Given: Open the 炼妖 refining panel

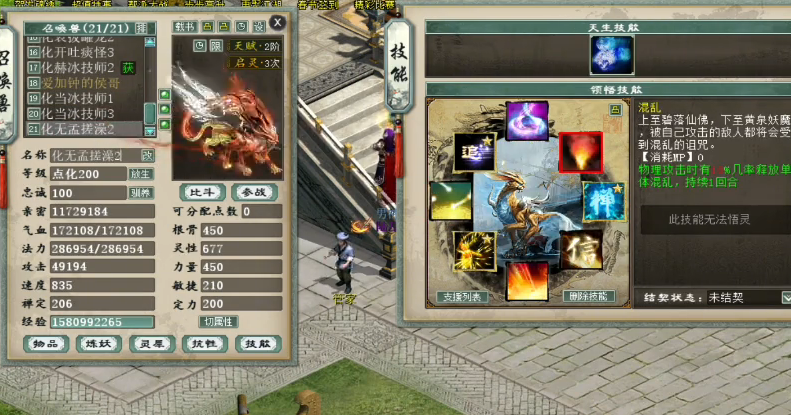Looking at the screenshot, I should pos(98,344).
